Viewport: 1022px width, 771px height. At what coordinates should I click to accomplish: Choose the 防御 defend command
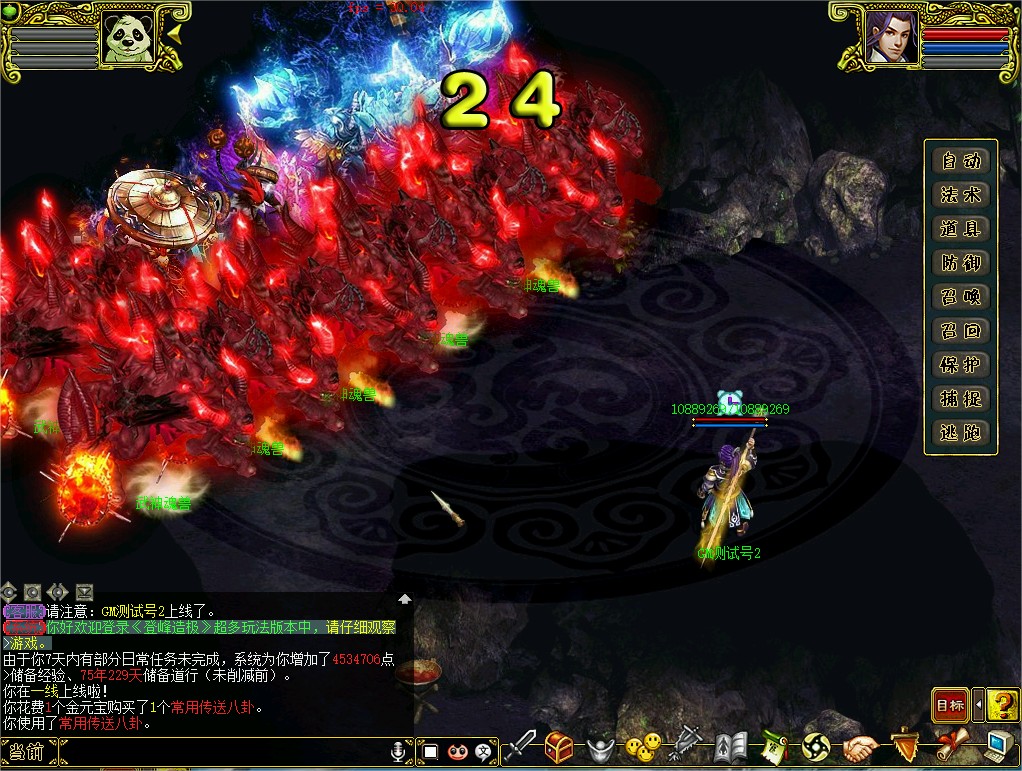(960, 263)
